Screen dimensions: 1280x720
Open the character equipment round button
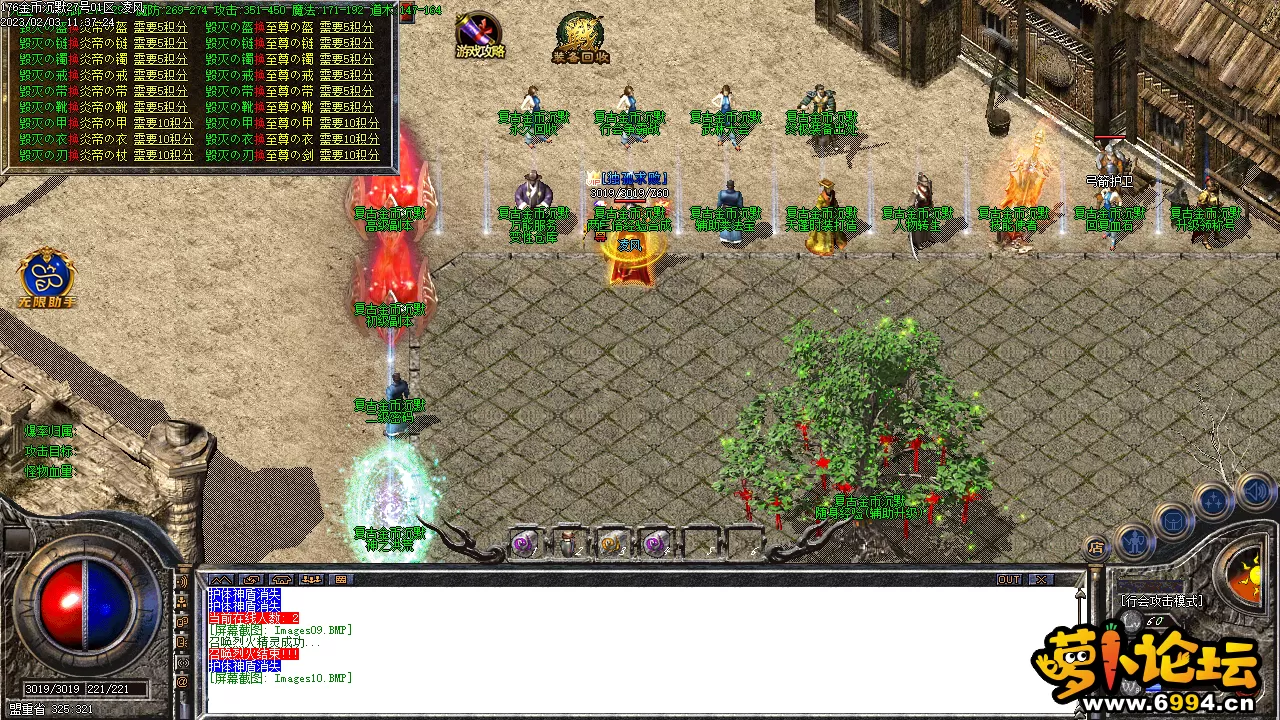click(x=1133, y=541)
